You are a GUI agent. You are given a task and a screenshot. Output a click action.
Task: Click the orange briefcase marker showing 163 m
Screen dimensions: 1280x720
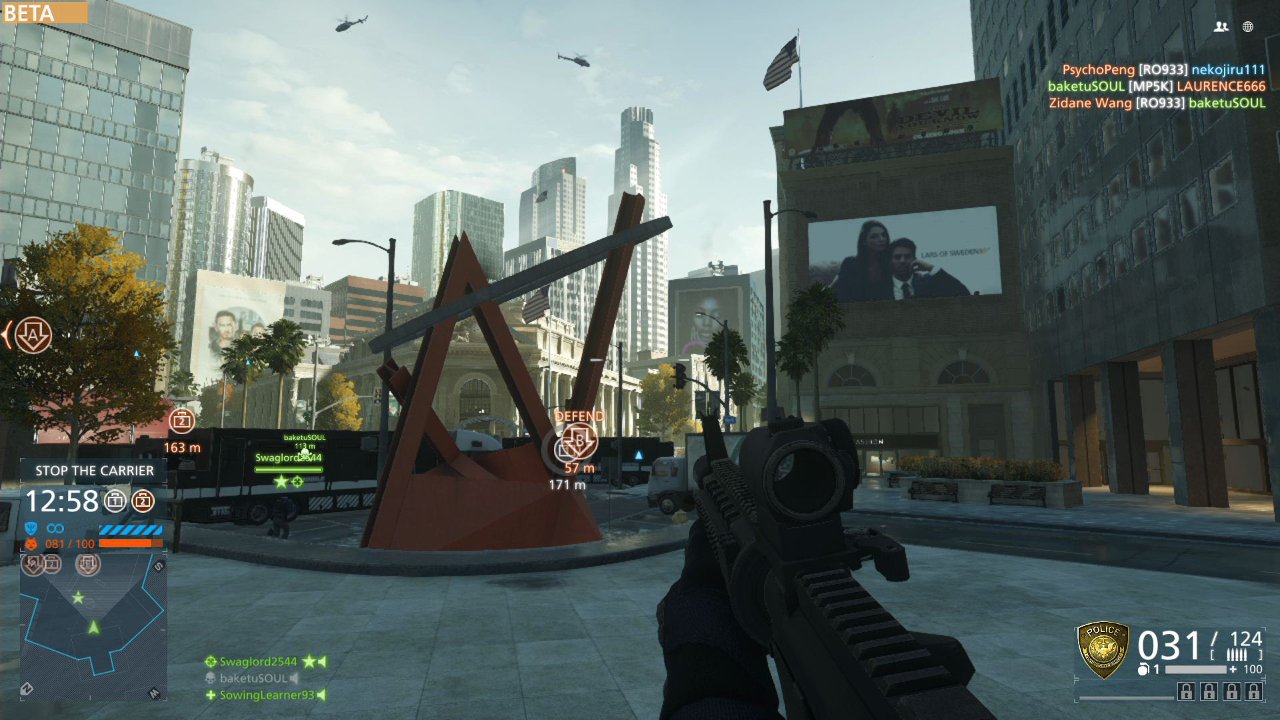coord(180,420)
